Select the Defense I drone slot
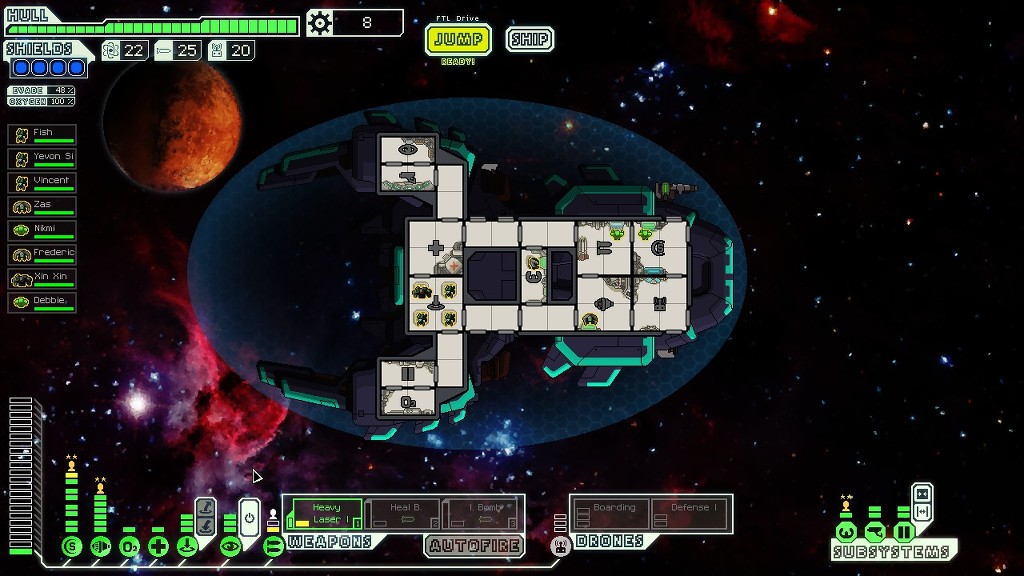1024x576 pixels. click(x=692, y=514)
